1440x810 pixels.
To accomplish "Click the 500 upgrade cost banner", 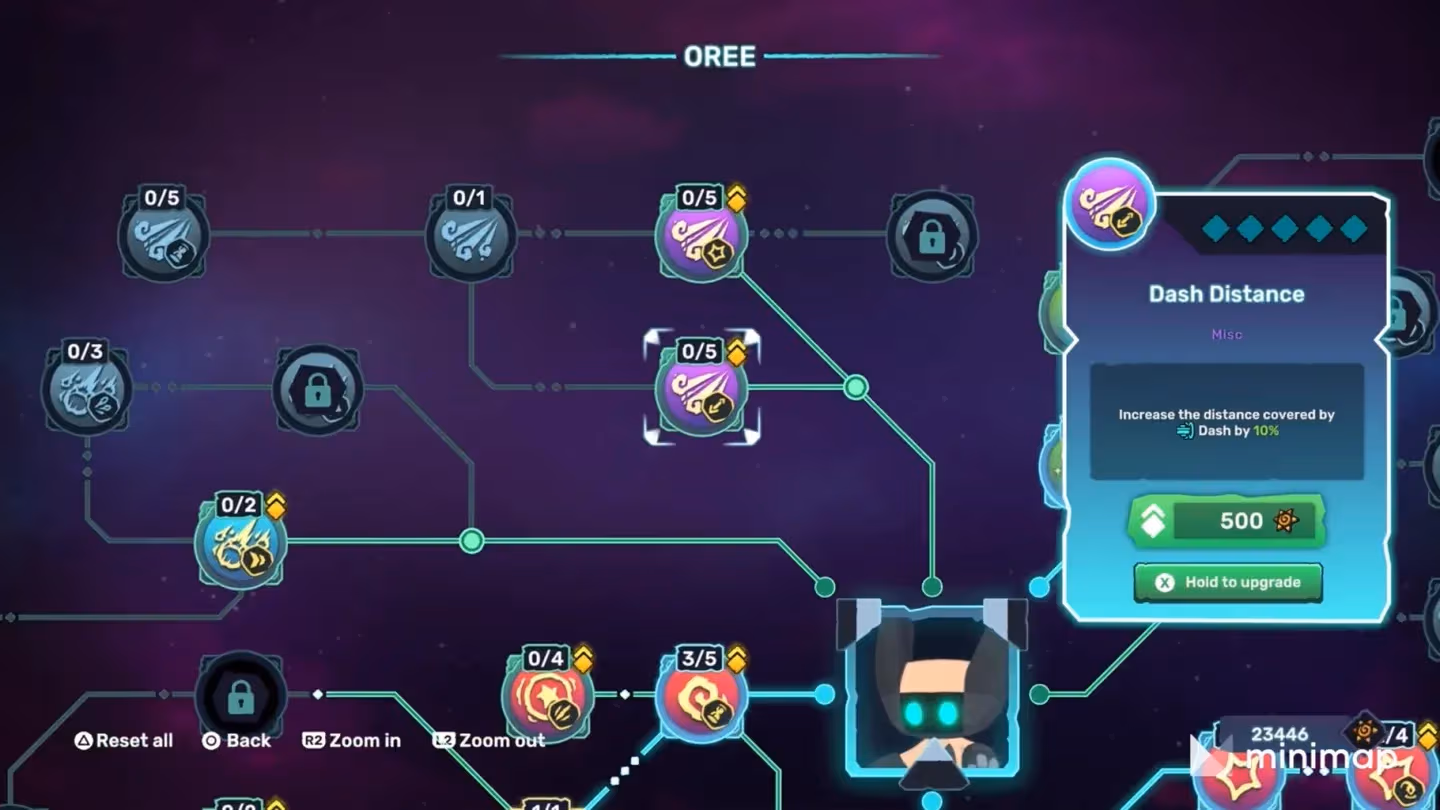I will [1227, 520].
